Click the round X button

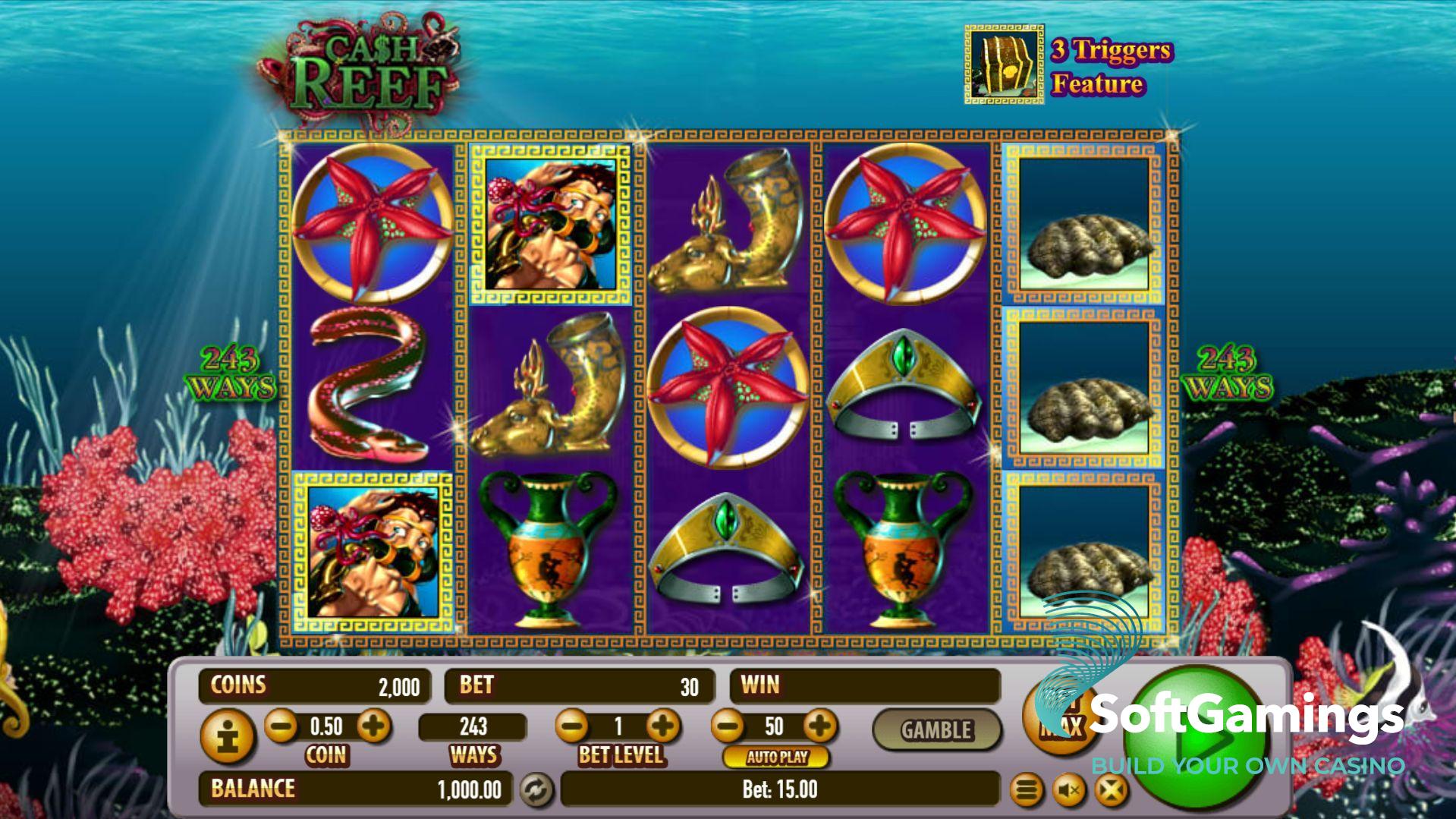1111,791
